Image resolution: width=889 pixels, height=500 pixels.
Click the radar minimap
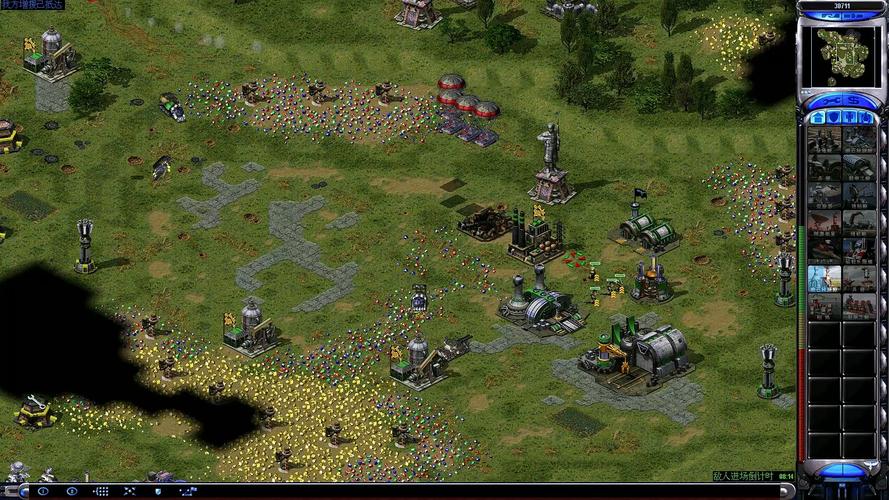[x=842, y=55]
